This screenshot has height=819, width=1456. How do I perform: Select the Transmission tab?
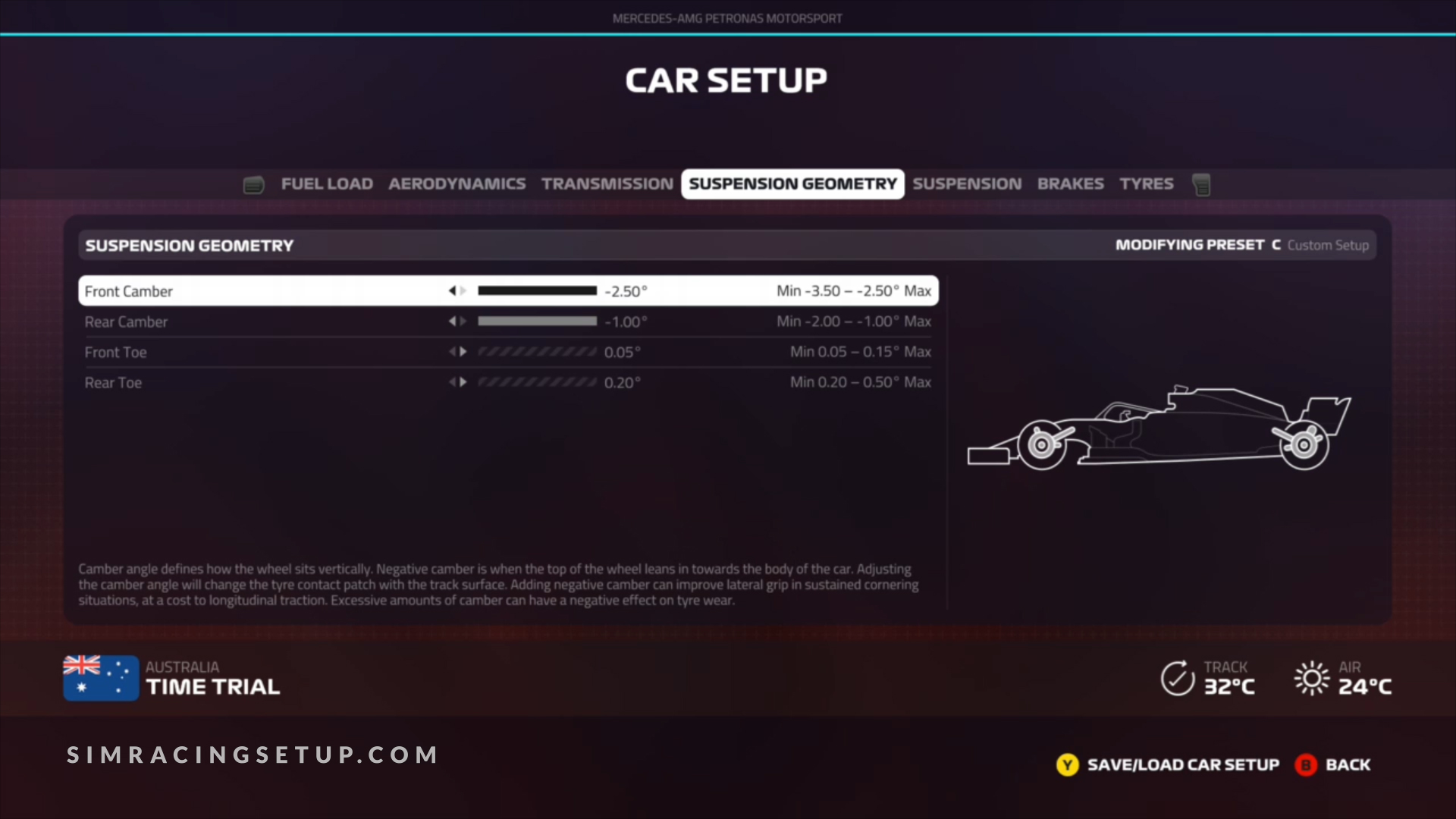606,184
